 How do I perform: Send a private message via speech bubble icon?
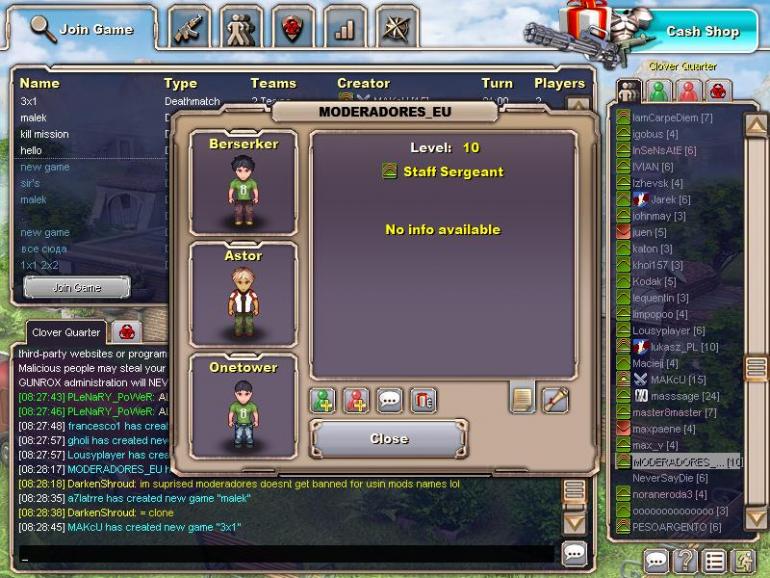(389, 400)
